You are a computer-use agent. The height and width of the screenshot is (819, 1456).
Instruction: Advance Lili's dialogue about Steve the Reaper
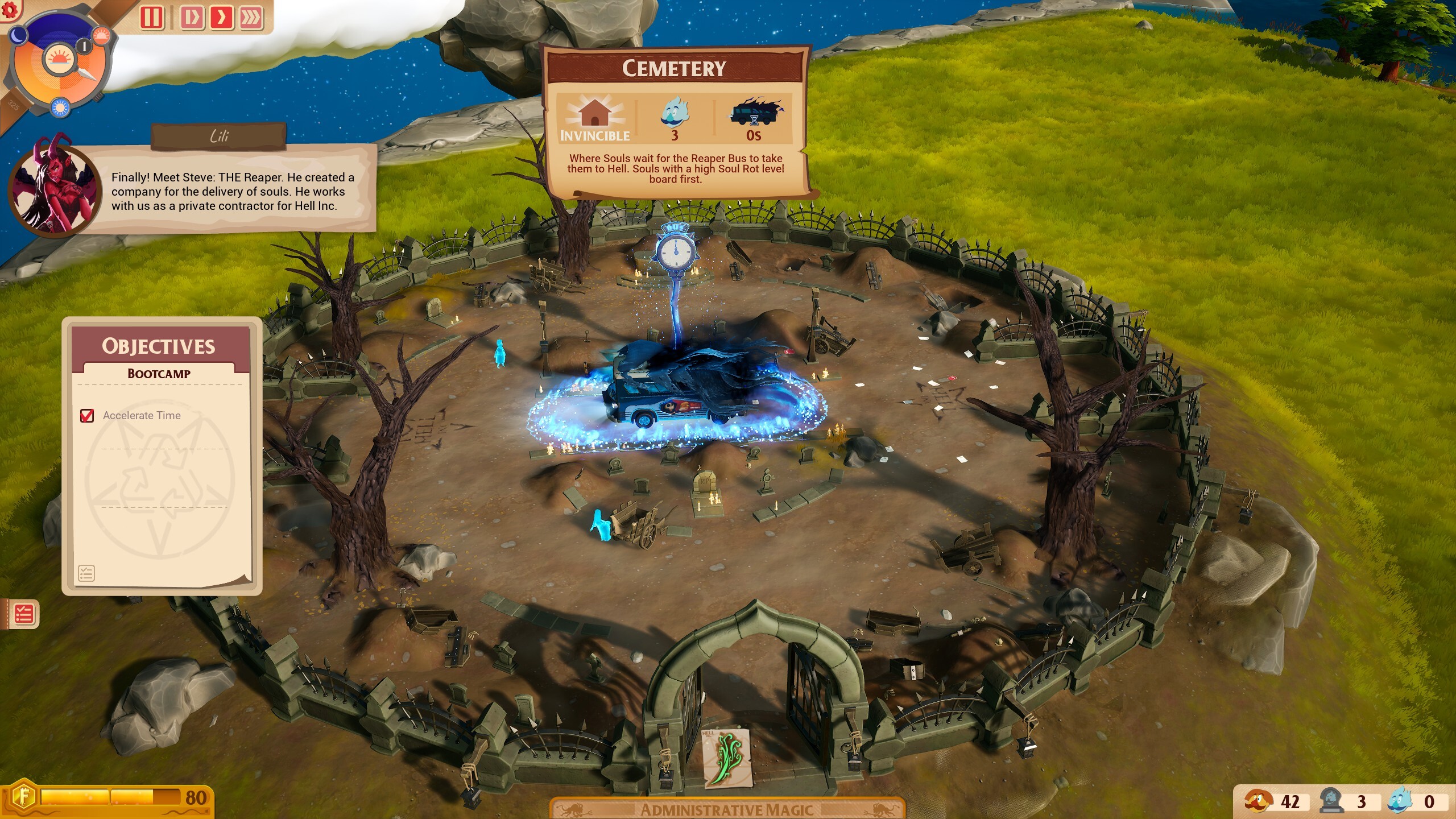pos(232,192)
